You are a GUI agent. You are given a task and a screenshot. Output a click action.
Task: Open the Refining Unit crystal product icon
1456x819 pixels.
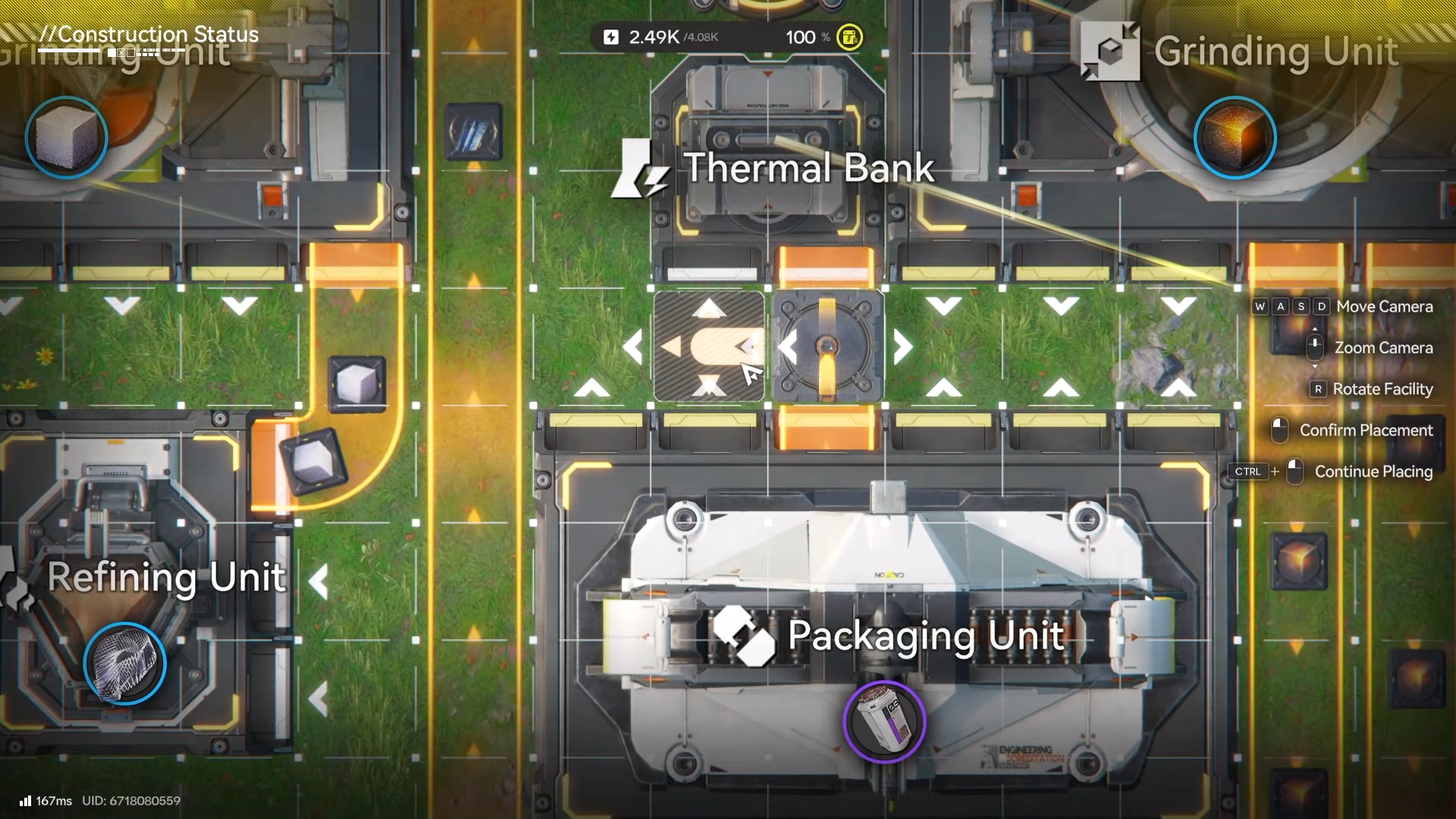coord(124,664)
